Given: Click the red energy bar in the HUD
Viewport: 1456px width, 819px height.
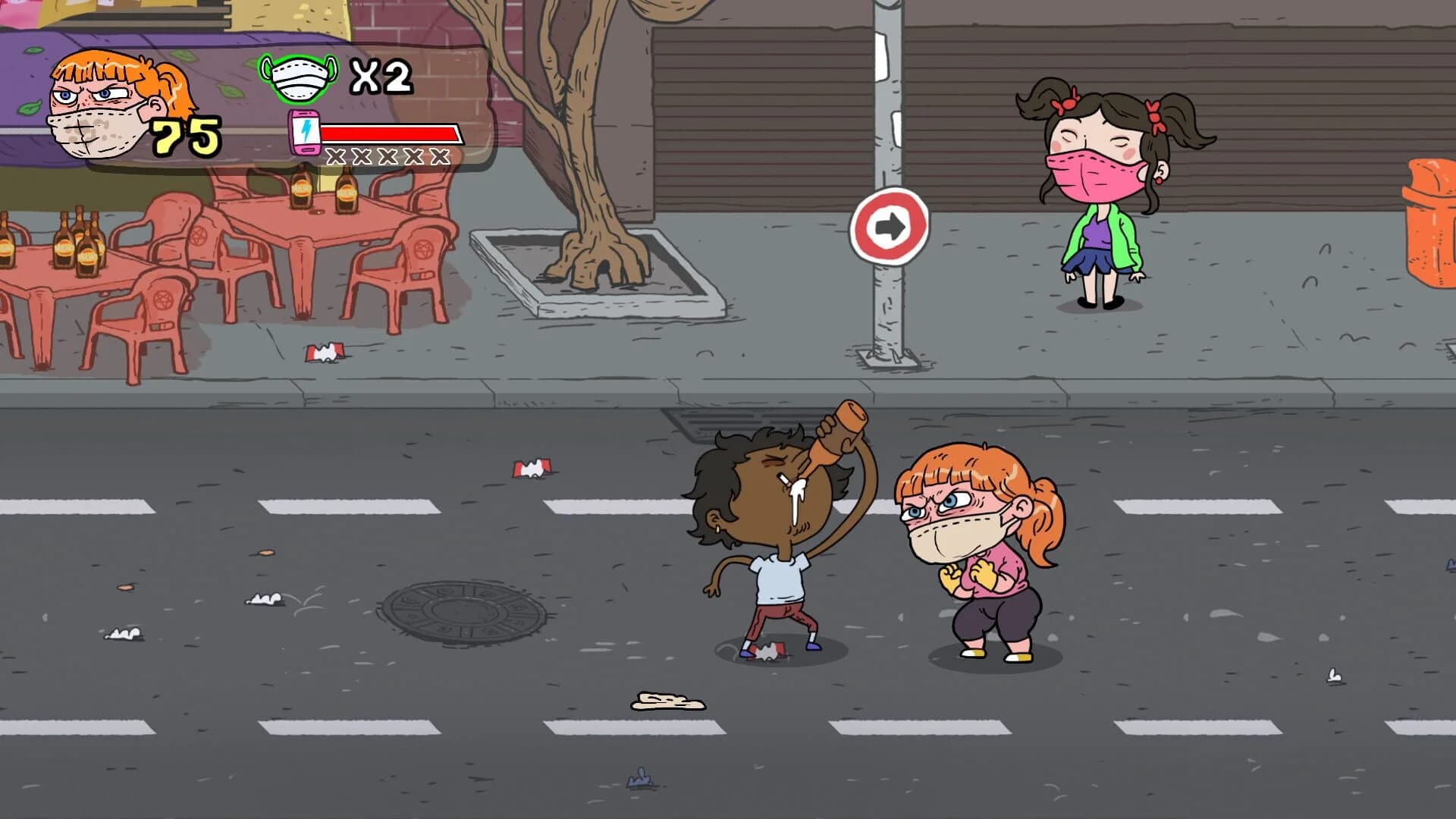Looking at the screenshot, I should (391, 133).
